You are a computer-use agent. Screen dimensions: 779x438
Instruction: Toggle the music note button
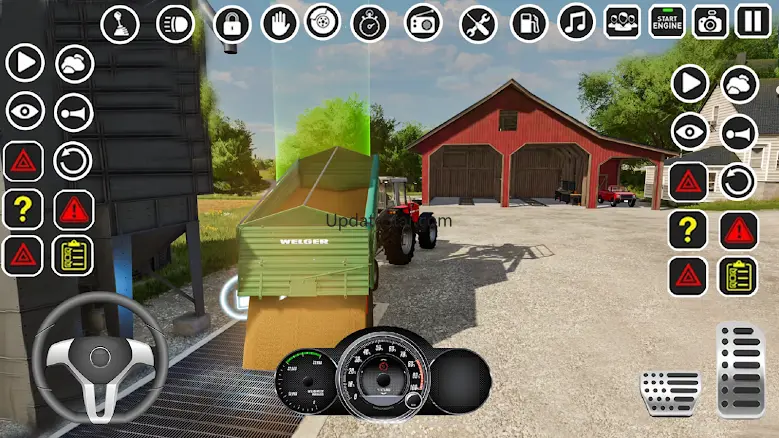coord(576,22)
